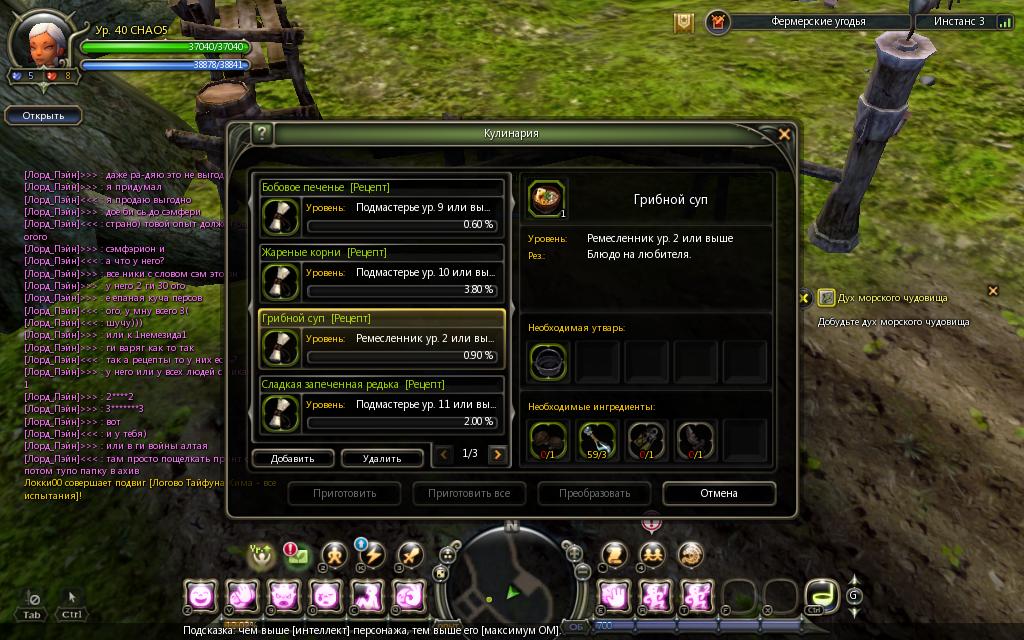Viewport: 1024px width, 640px height.
Task: Click the Добавить button
Action: click(292, 458)
